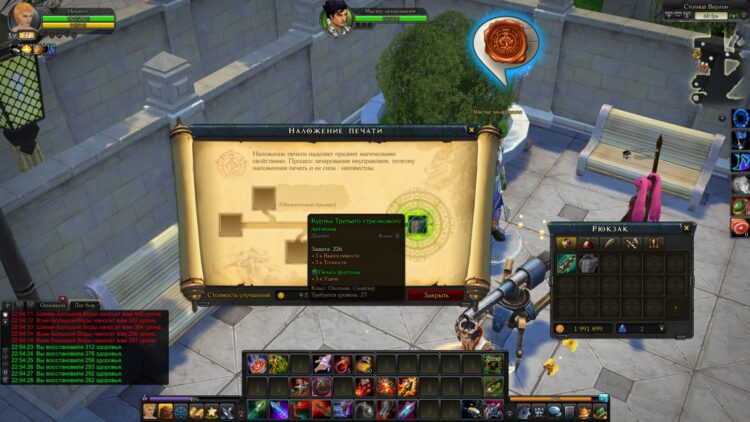Click the meat icon below the minimap
Image resolution: width=750 pixels, height=422 pixels.
click(x=741, y=227)
